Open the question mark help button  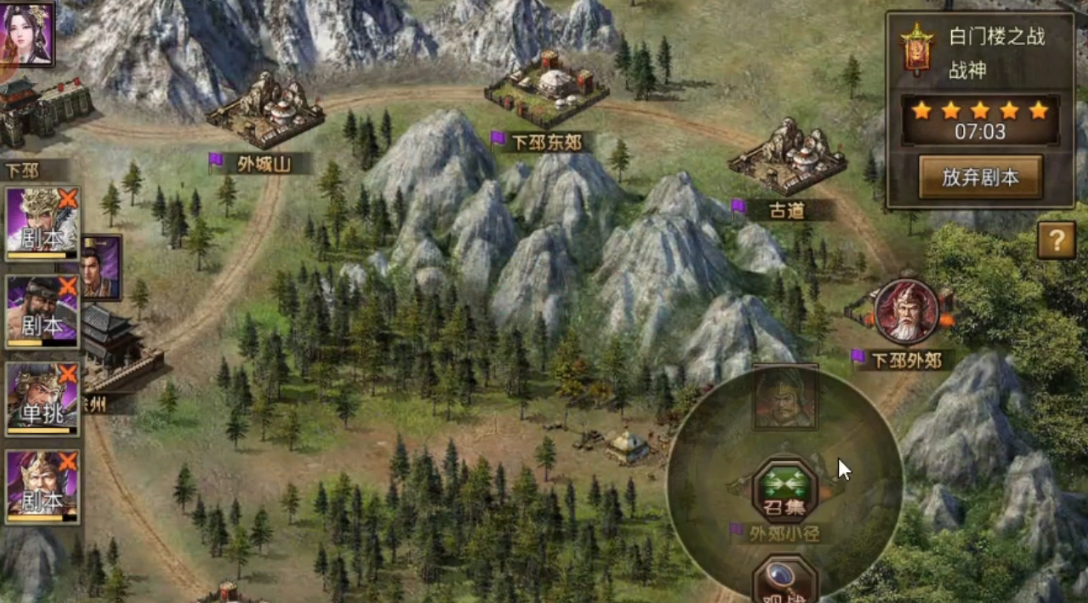coord(1056,241)
